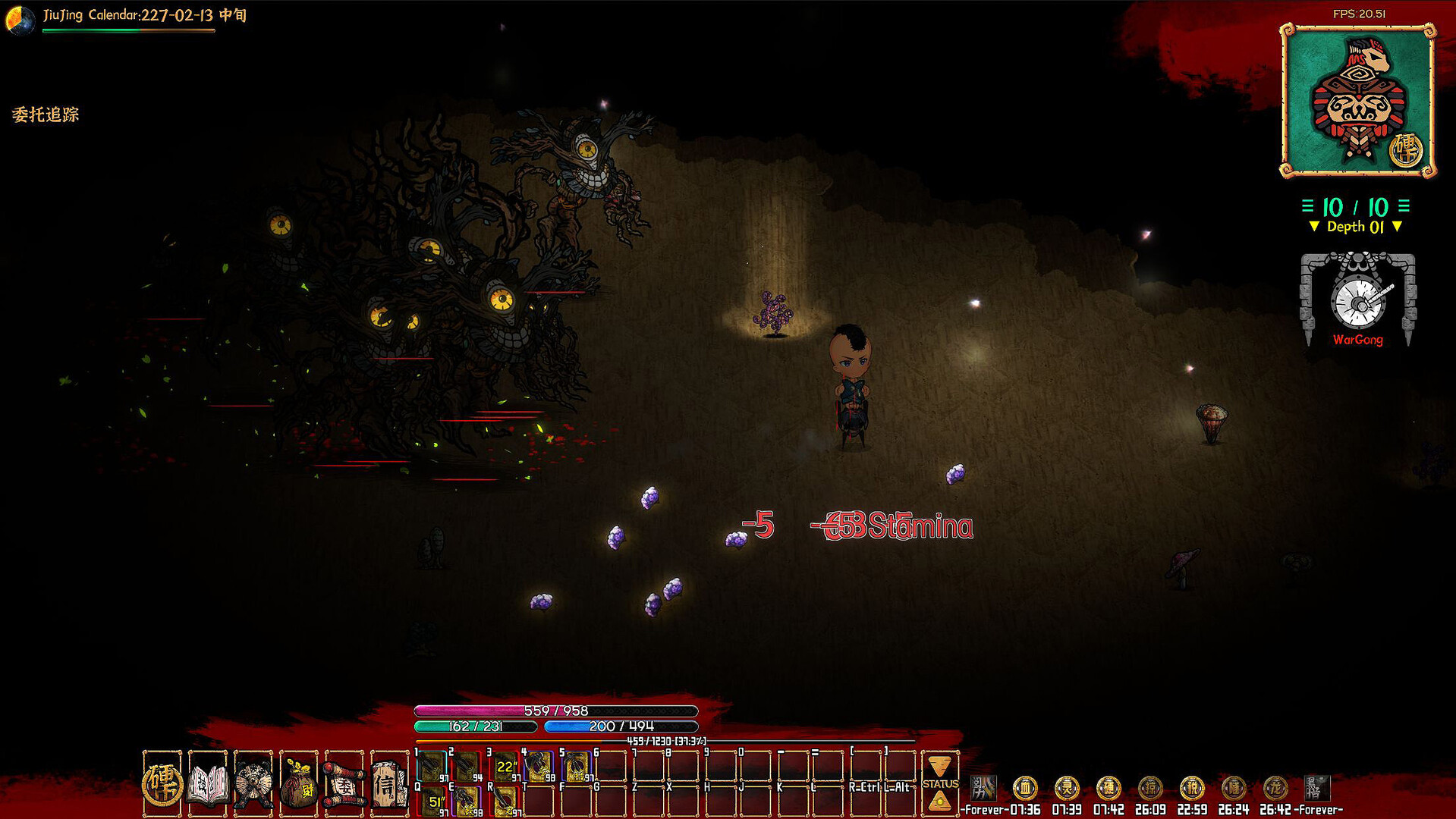This screenshot has height=819, width=1456.
Task: Toggle the STATUS panel button
Action: point(940,784)
